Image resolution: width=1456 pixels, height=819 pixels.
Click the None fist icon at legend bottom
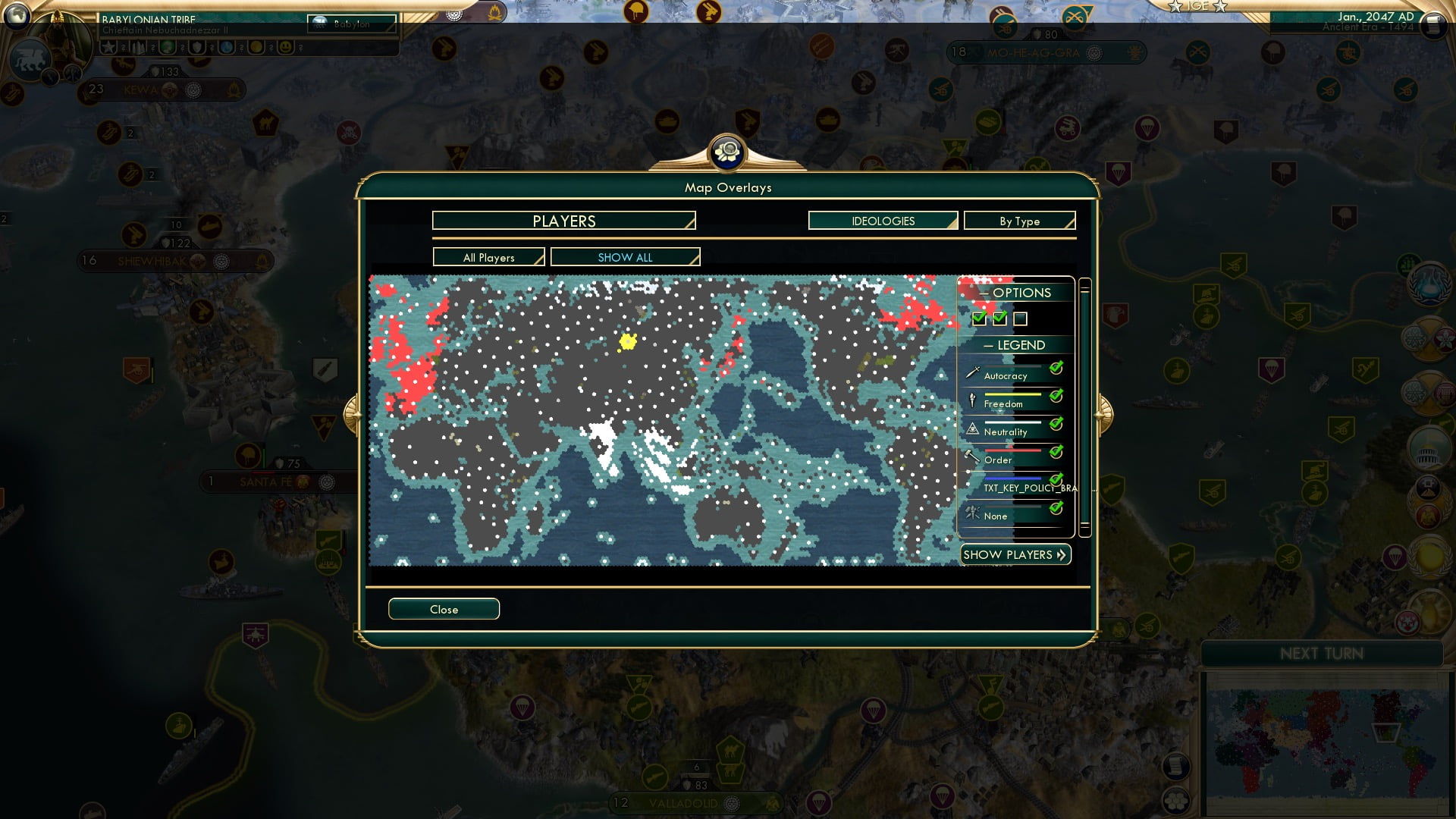click(971, 513)
